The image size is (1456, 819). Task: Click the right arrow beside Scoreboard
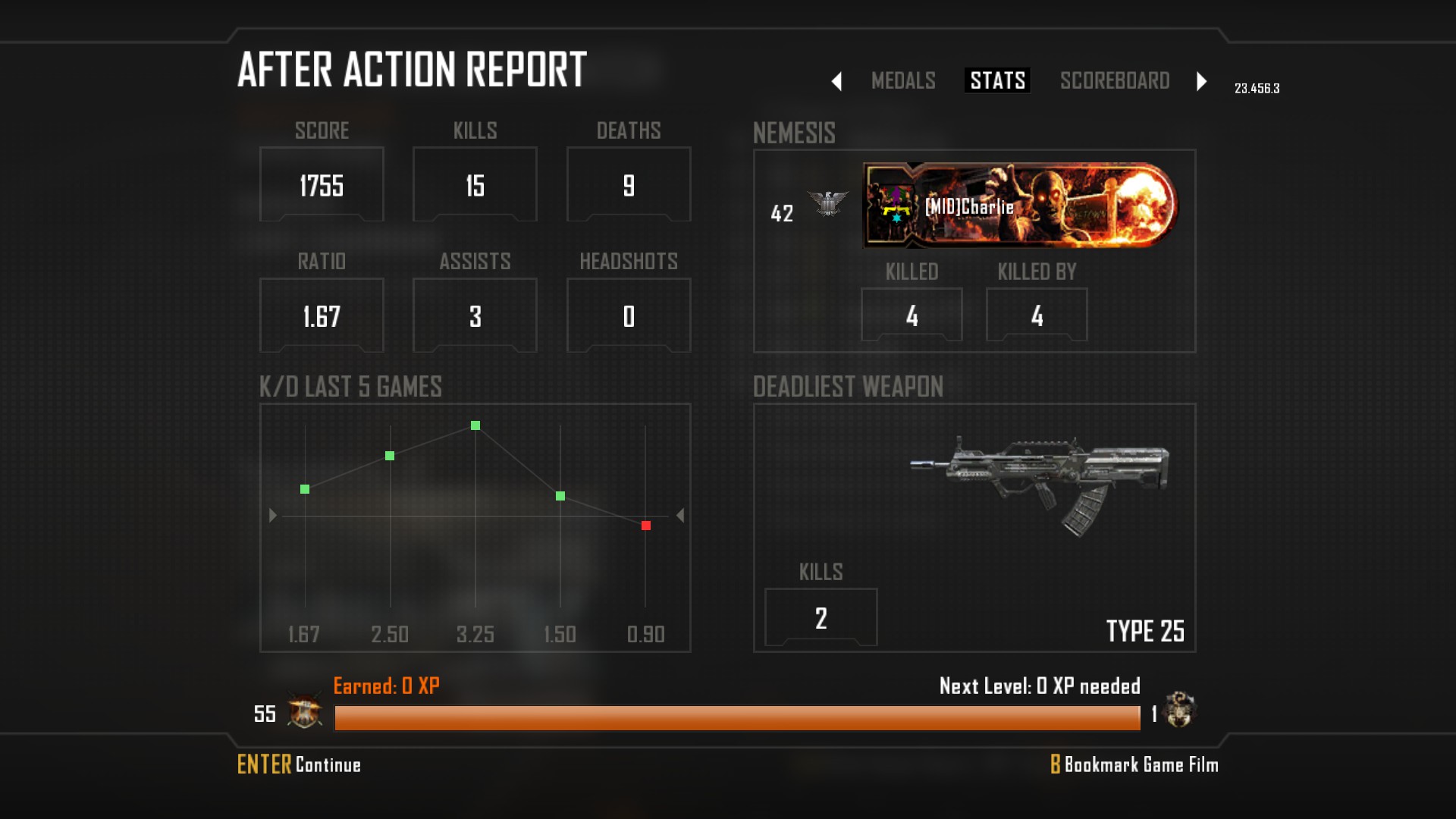(x=1201, y=81)
